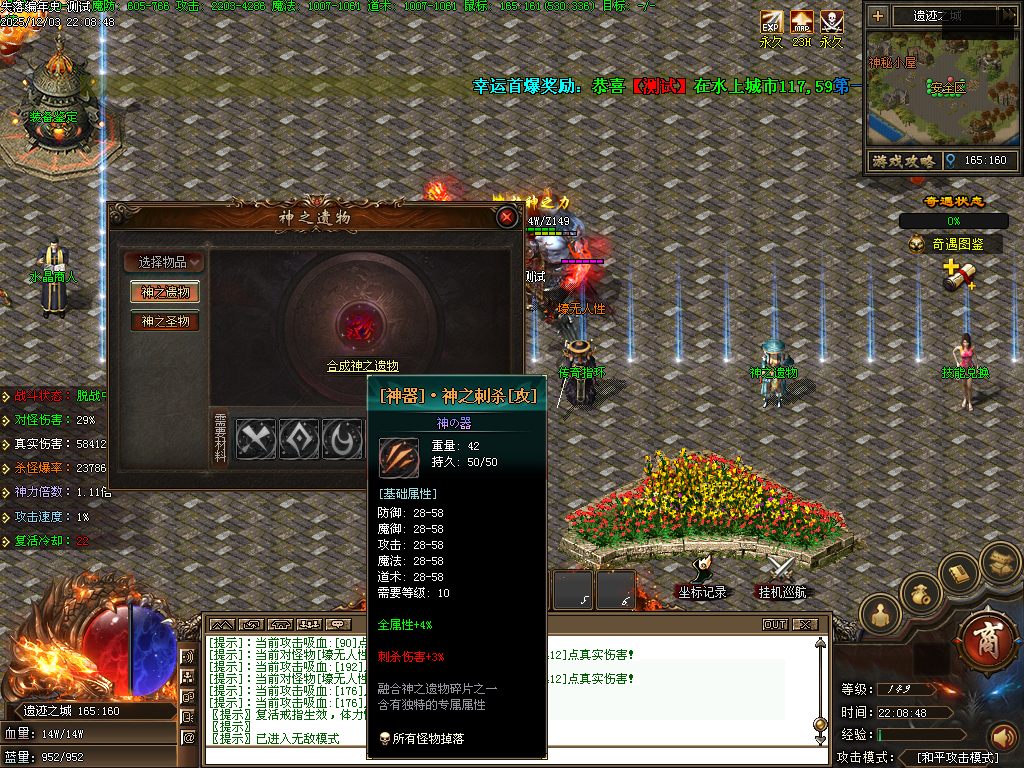
Task: Click the OUT button on chat panel
Action: coord(775,624)
